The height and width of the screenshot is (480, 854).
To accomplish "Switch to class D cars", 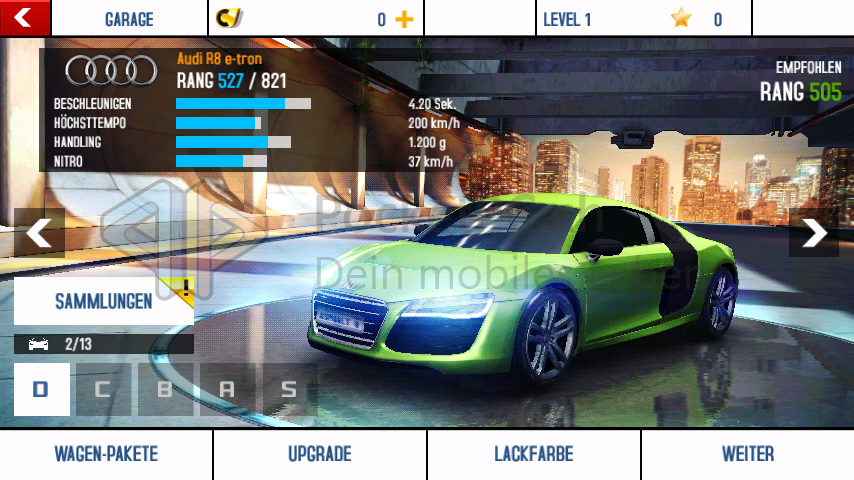I will 41,389.
